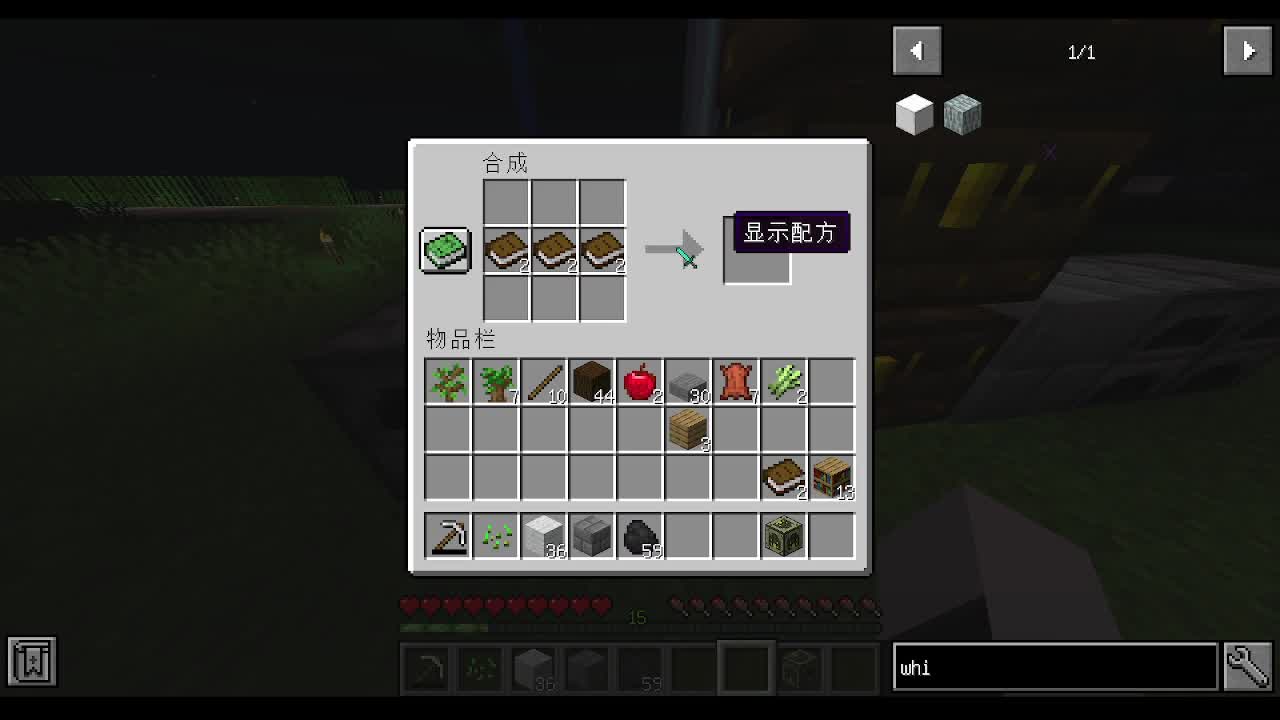Click the leather item in the inventory
Viewport: 1280px width, 720px height.
pyautogui.click(x=735, y=380)
